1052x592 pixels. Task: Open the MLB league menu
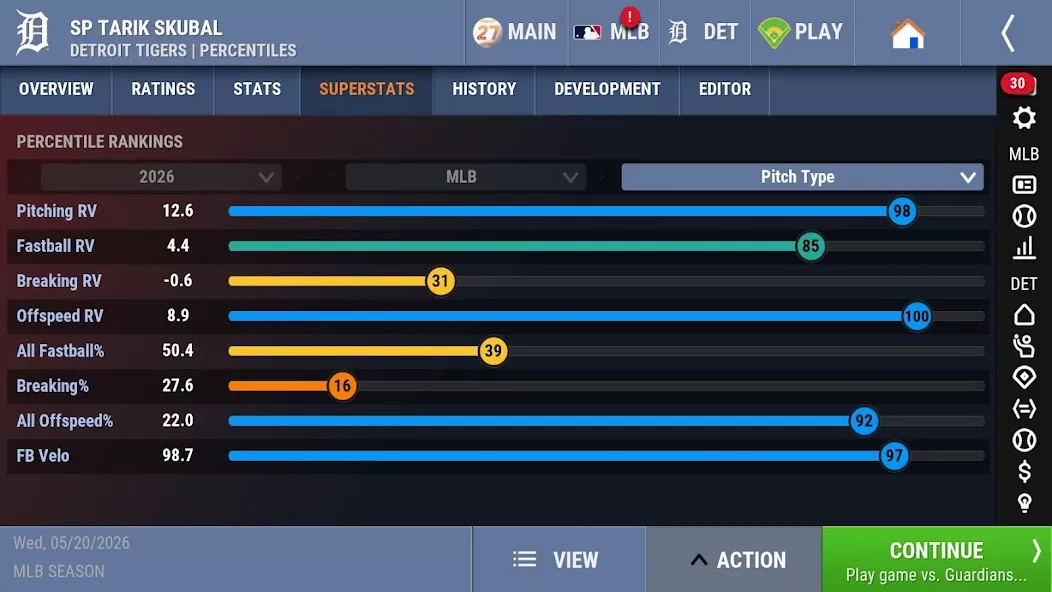(x=611, y=32)
